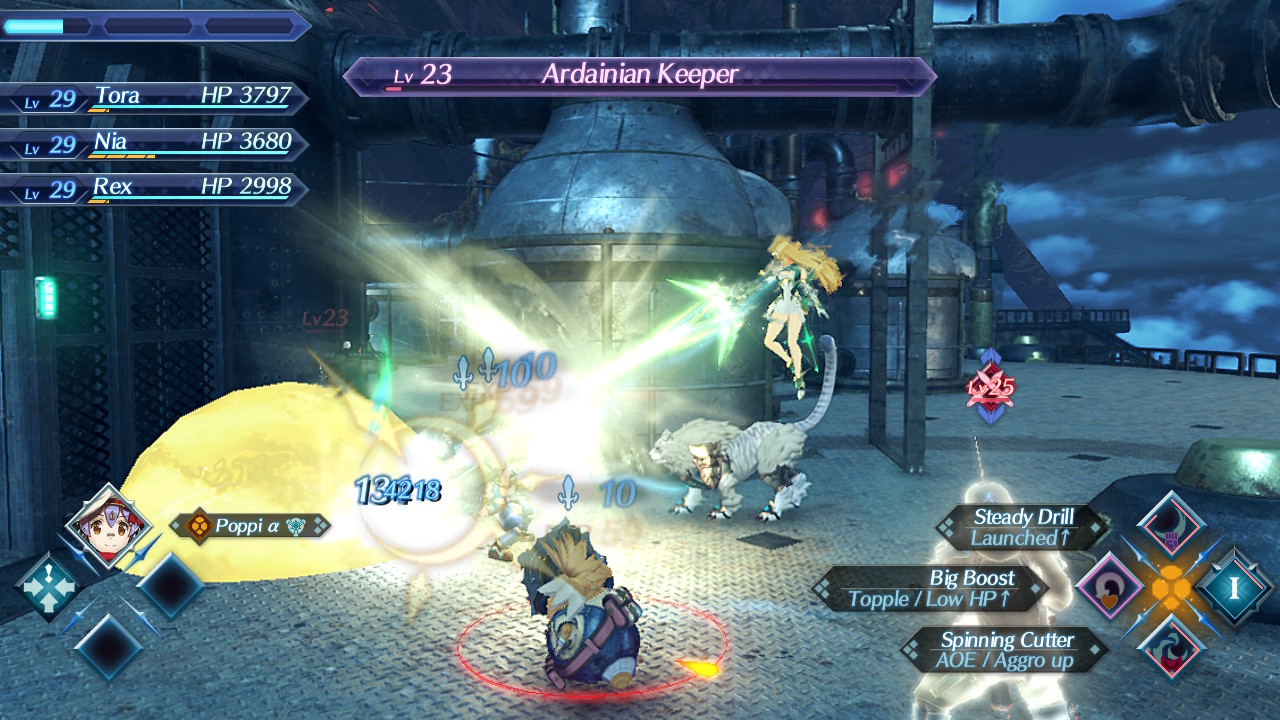The image size is (1280, 720).
Task: Activate the Steady Drill art label
Action: (x=1022, y=527)
